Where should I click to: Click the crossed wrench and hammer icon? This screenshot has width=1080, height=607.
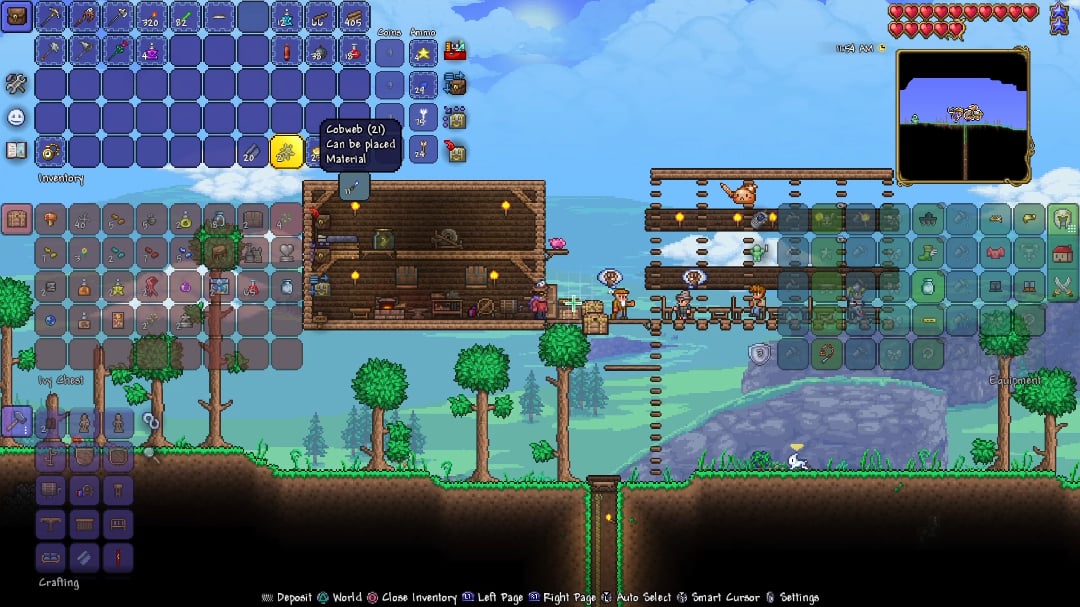[x=16, y=83]
